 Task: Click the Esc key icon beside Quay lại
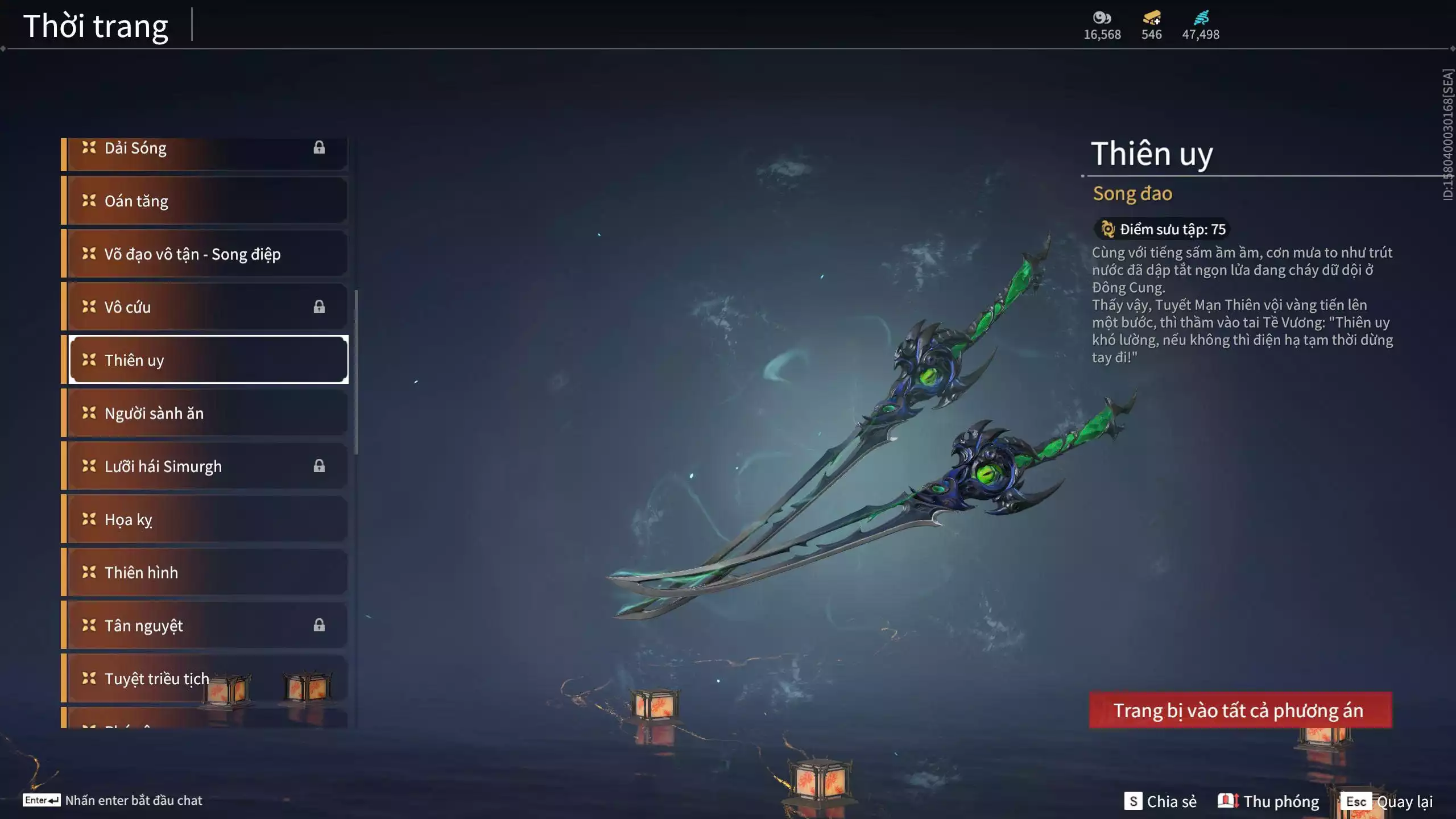(x=1357, y=801)
